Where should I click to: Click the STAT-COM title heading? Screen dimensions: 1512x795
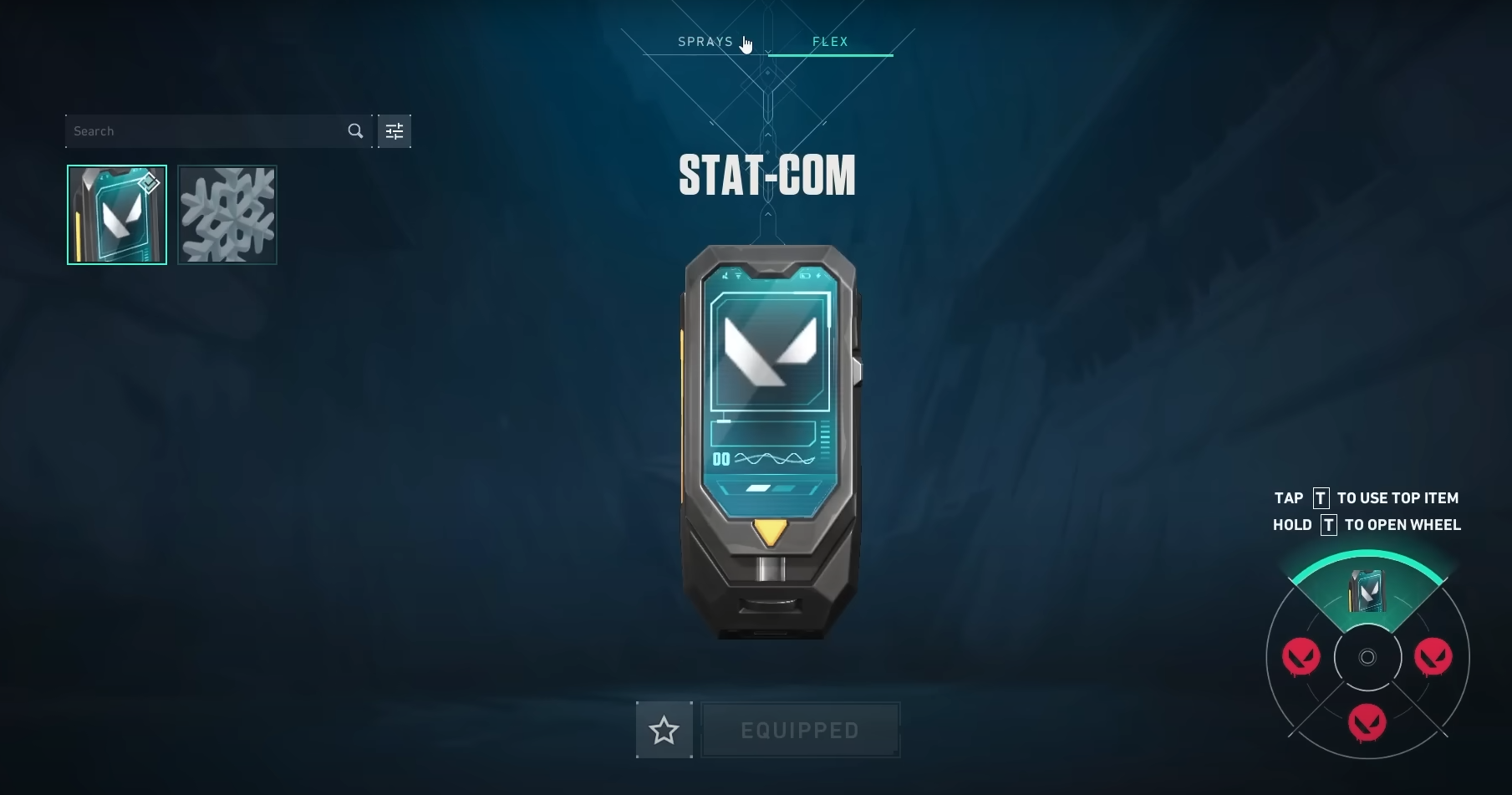[766, 174]
